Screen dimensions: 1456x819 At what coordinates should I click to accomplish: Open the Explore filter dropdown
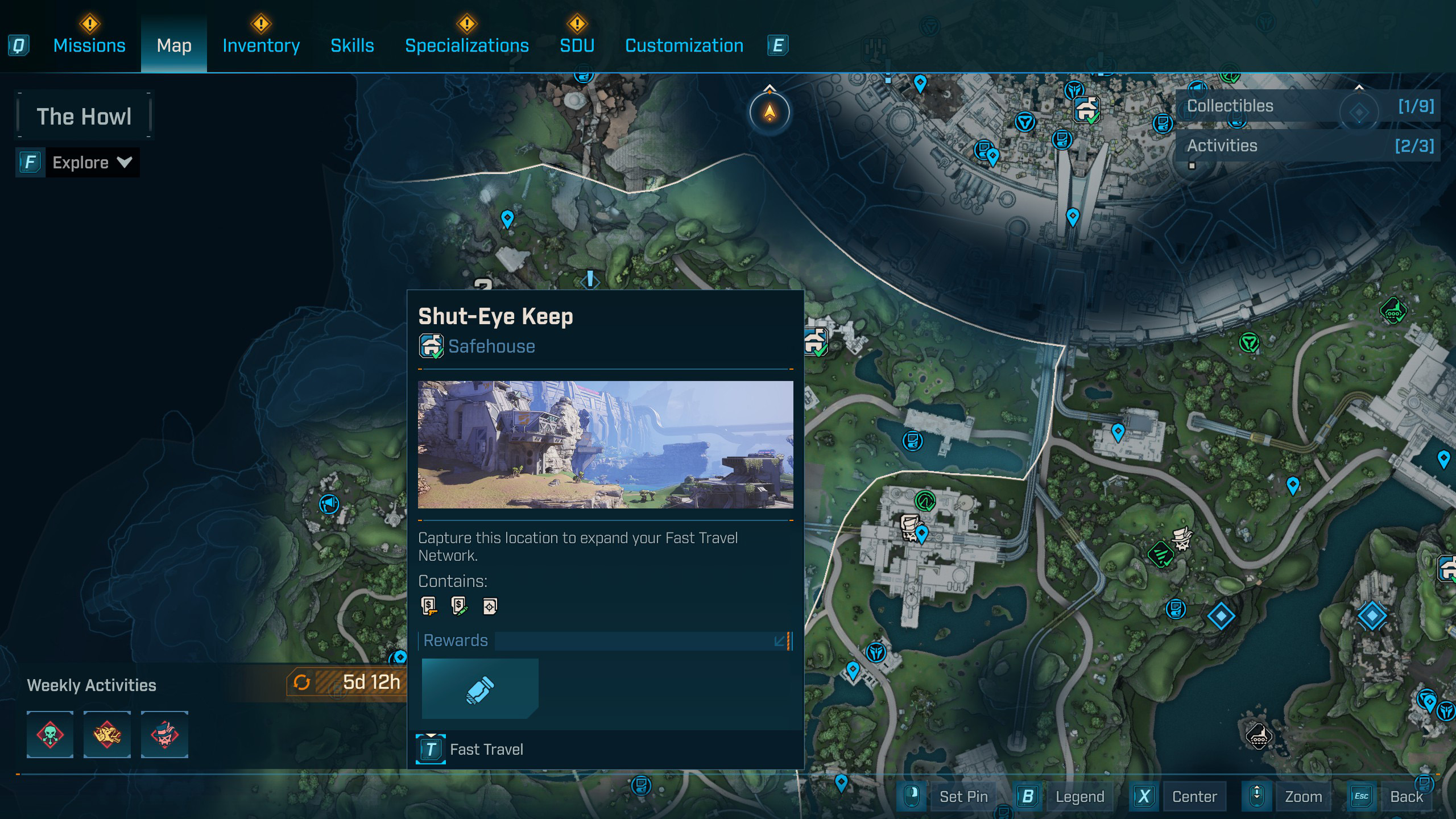[92, 163]
